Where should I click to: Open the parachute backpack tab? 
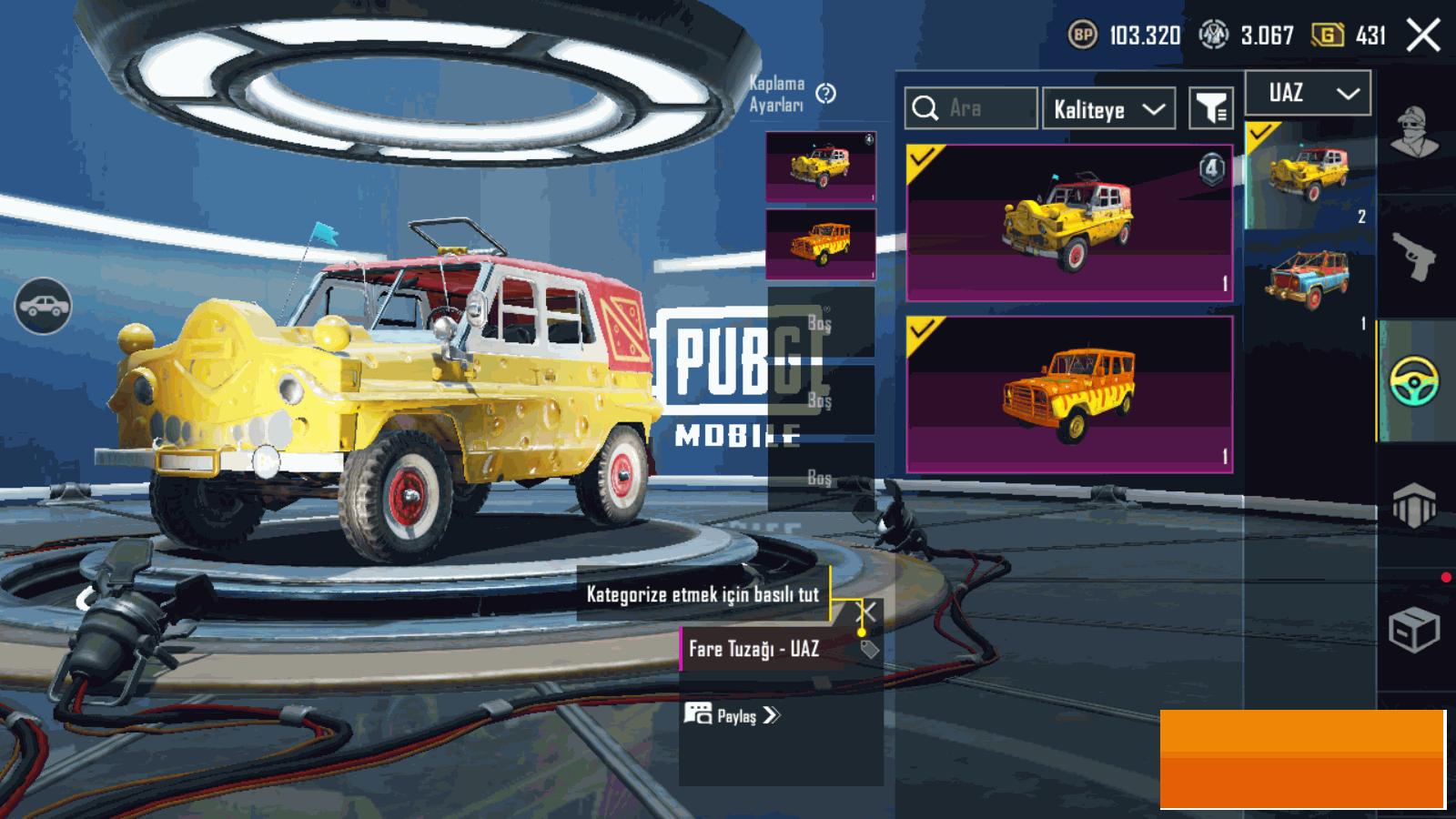click(x=1414, y=505)
